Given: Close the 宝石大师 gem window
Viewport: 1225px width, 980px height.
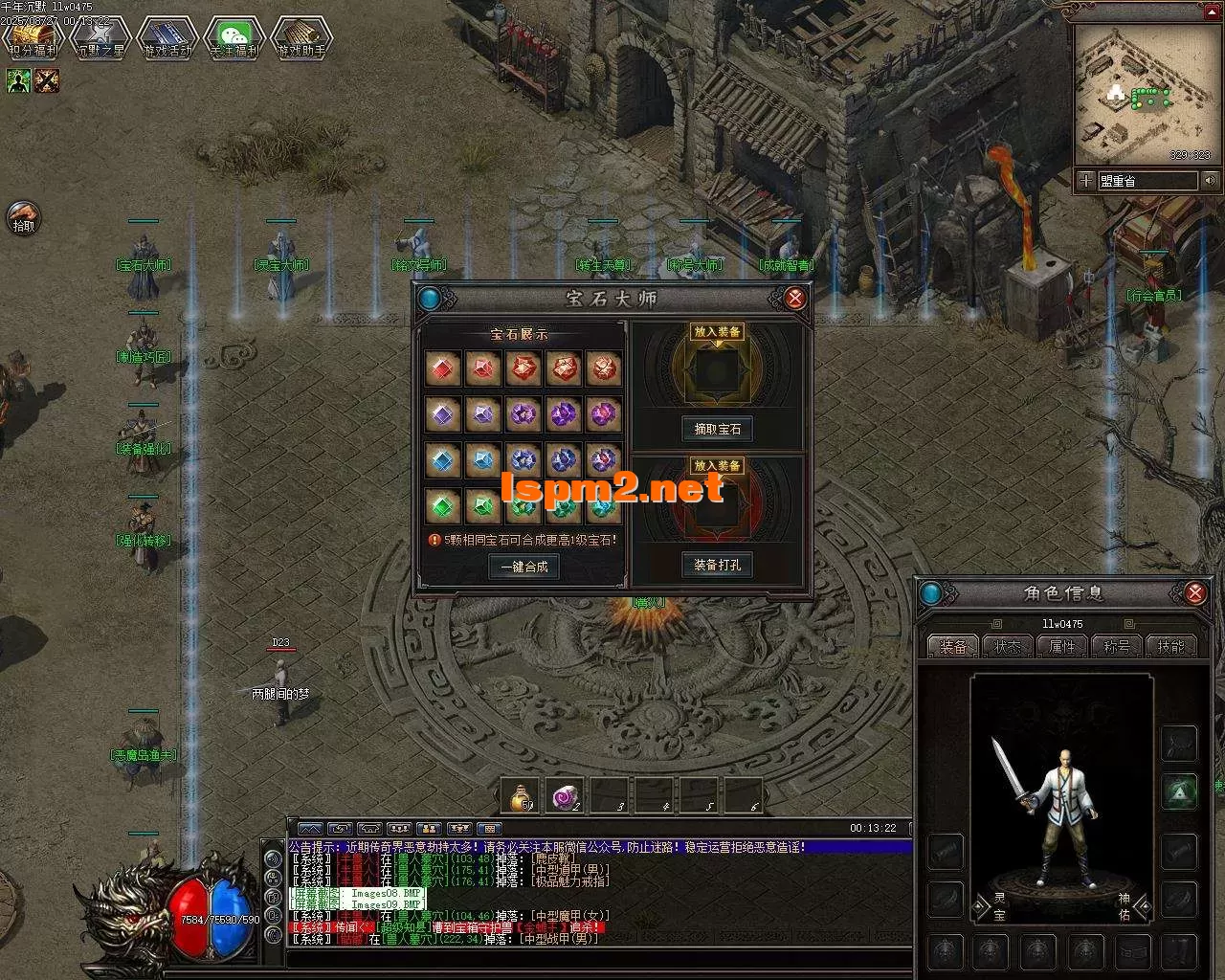Looking at the screenshot, I should tap(794, 299).
